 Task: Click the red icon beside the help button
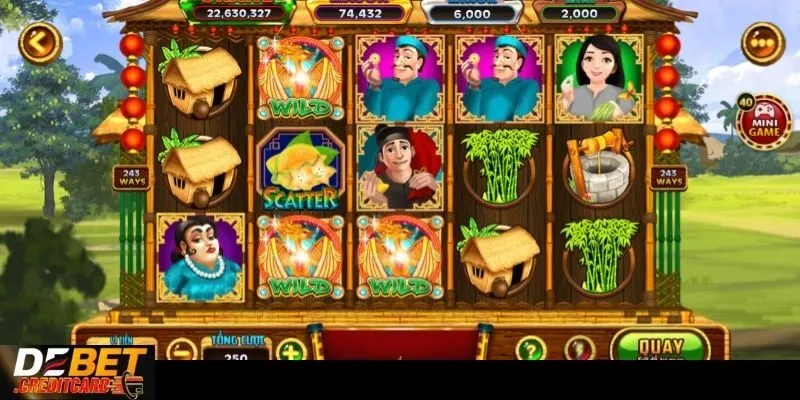click(x=580, y=349)
